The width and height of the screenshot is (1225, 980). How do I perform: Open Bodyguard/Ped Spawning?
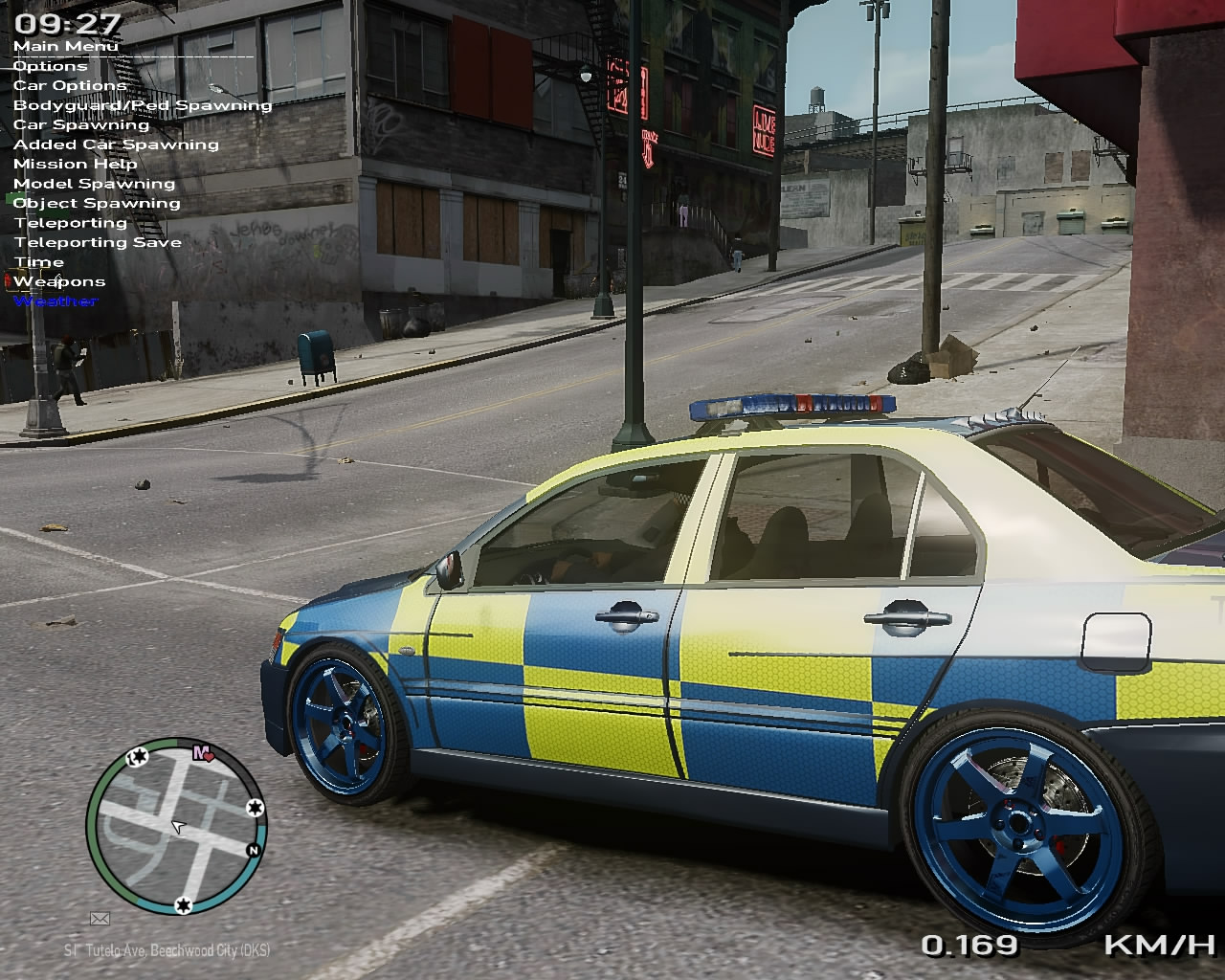[x=143, y=105]
